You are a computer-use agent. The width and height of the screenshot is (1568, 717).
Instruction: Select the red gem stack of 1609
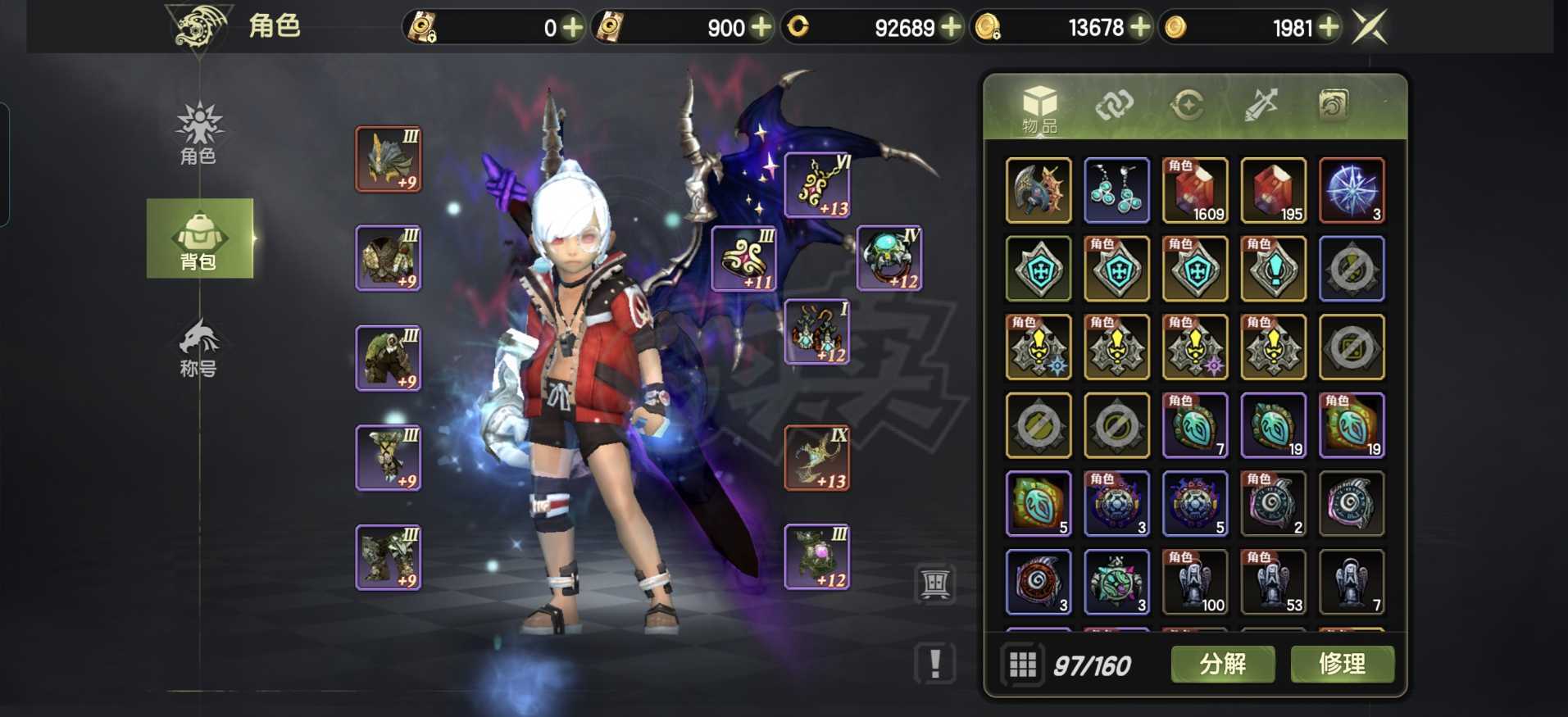click(1194, 191)
